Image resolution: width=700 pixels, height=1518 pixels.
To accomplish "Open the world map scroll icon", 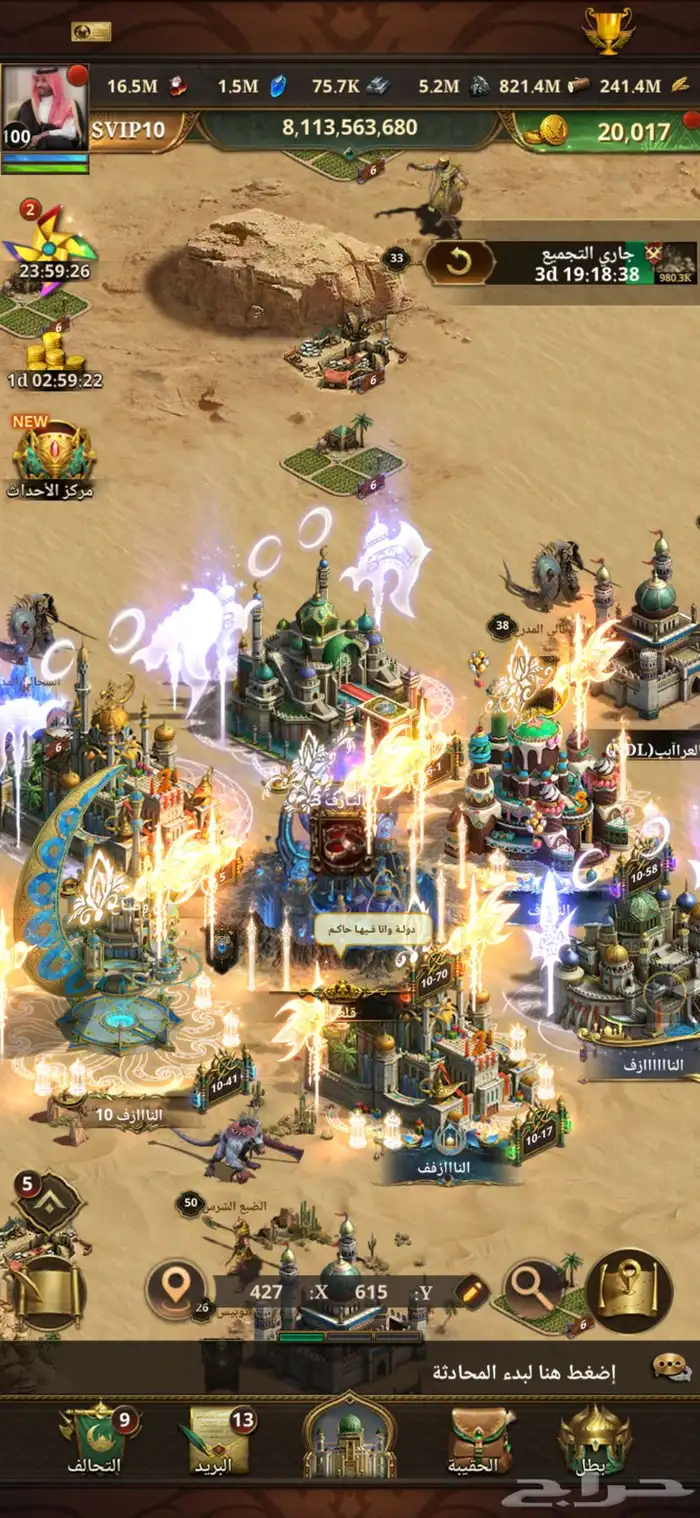I will click(x=629, y=1290).
